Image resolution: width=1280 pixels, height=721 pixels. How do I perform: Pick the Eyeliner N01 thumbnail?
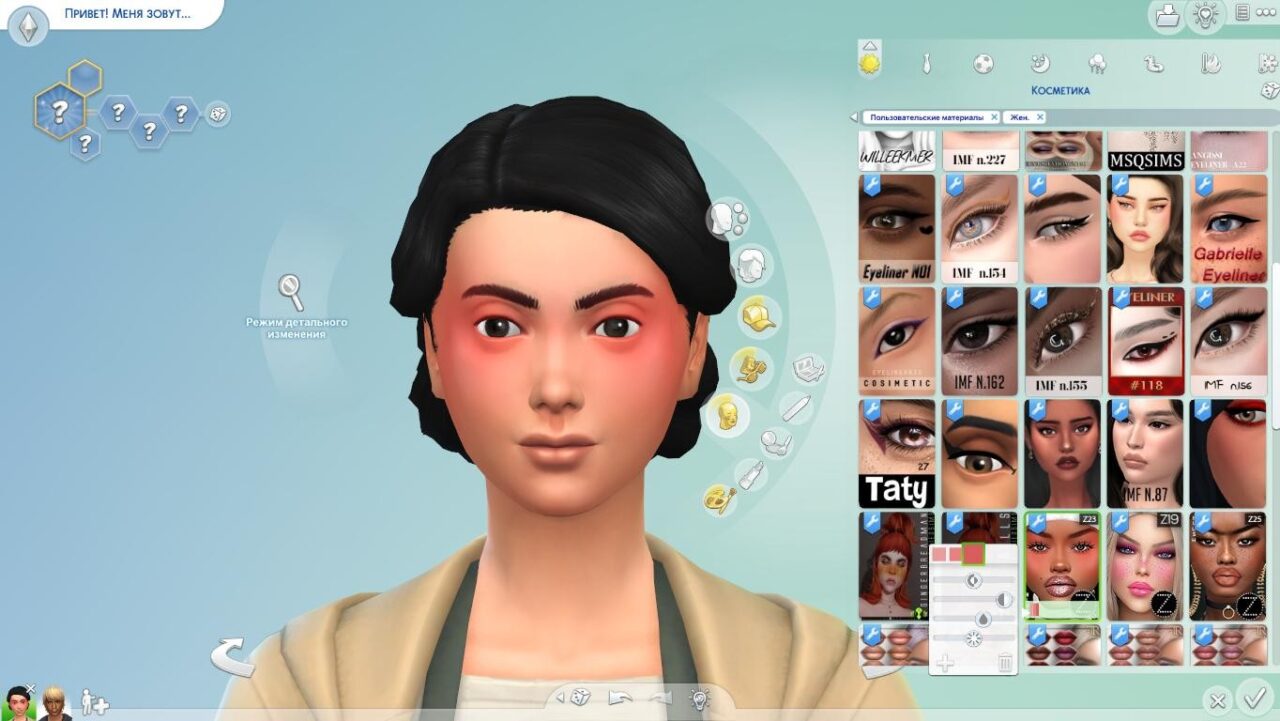click(897, 228)
